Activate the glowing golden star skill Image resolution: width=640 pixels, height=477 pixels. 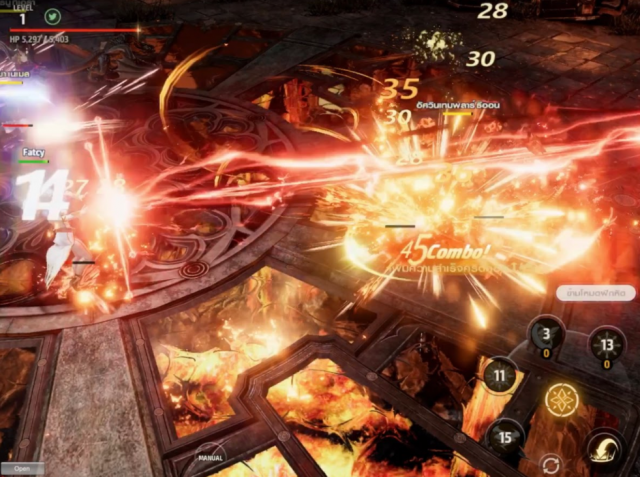(x=561, y=400)
